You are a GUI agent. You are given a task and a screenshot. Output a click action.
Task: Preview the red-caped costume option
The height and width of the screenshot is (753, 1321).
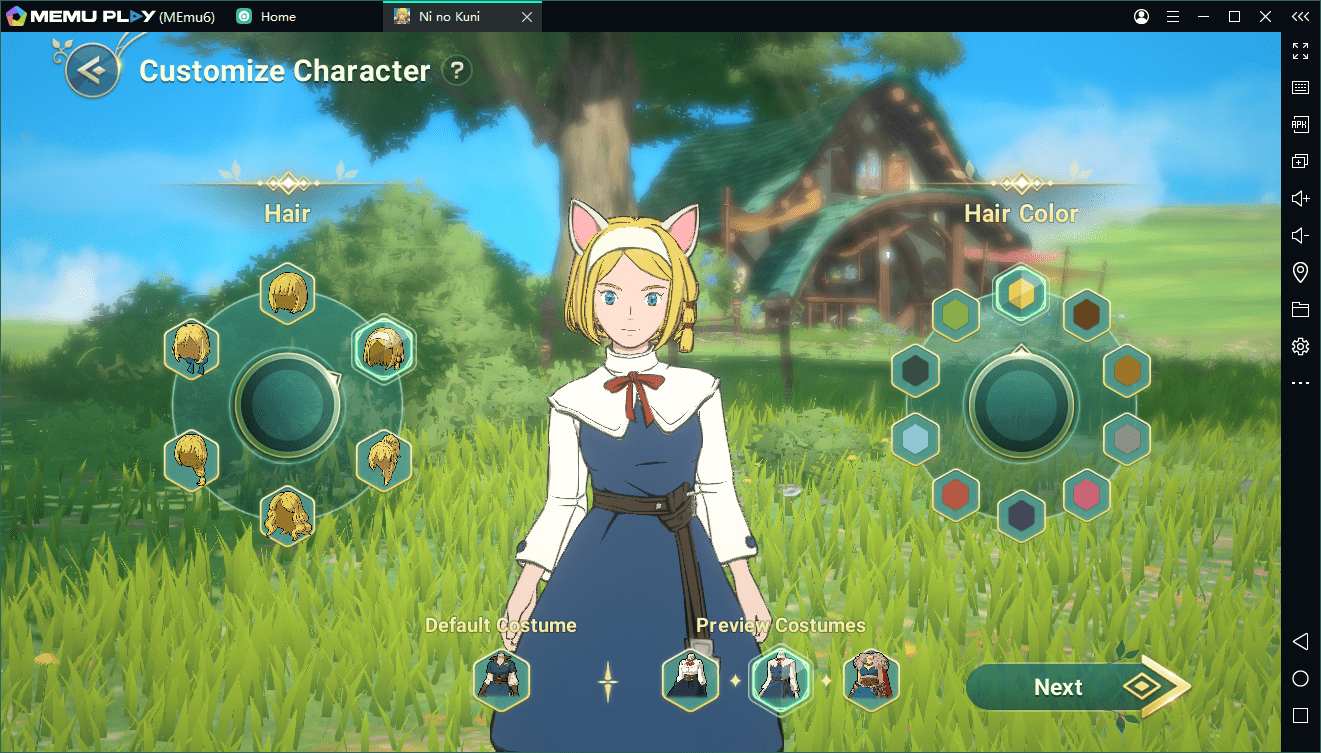(871, 680)
